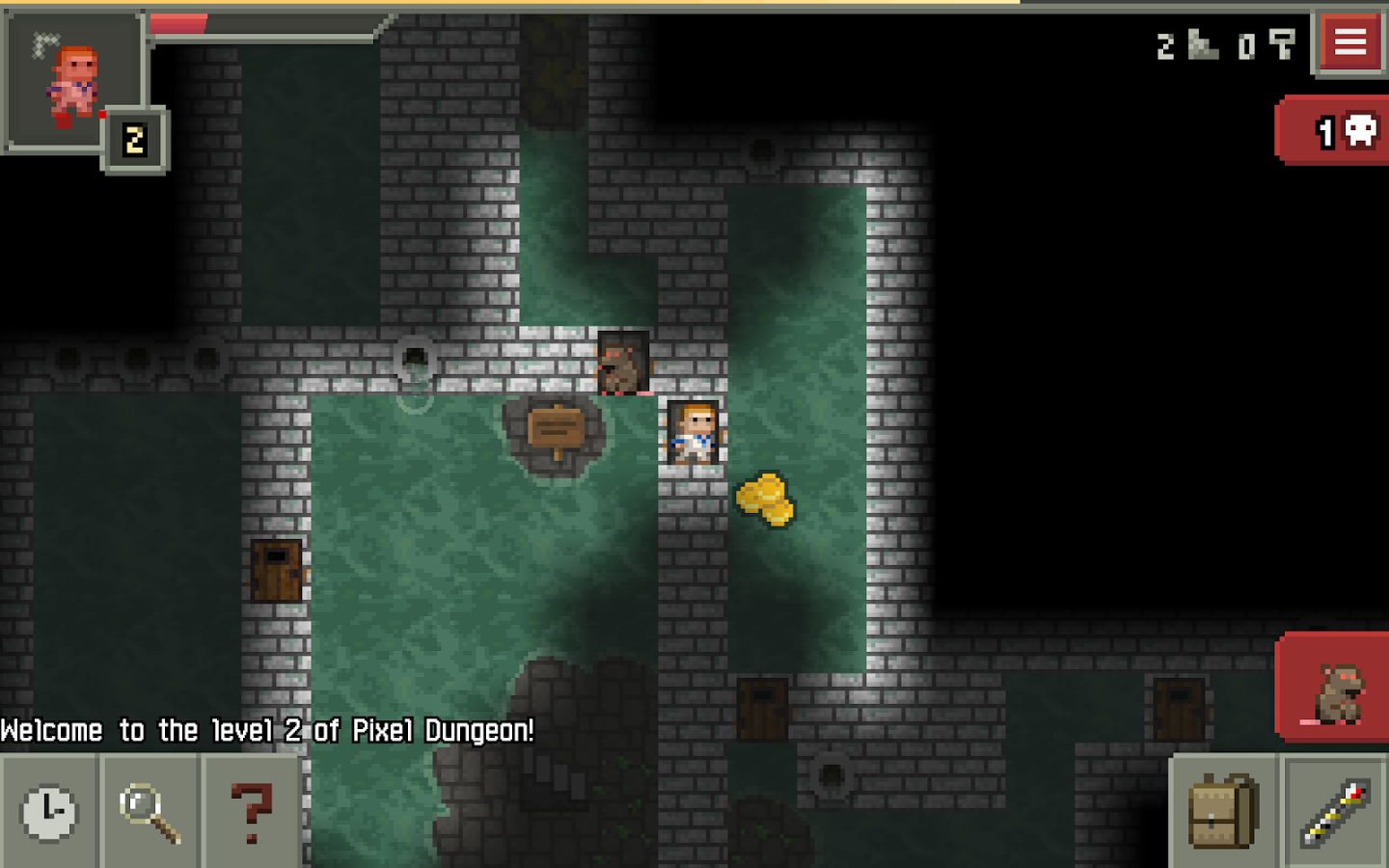Open the backpack inventory

click(1223, 812)
